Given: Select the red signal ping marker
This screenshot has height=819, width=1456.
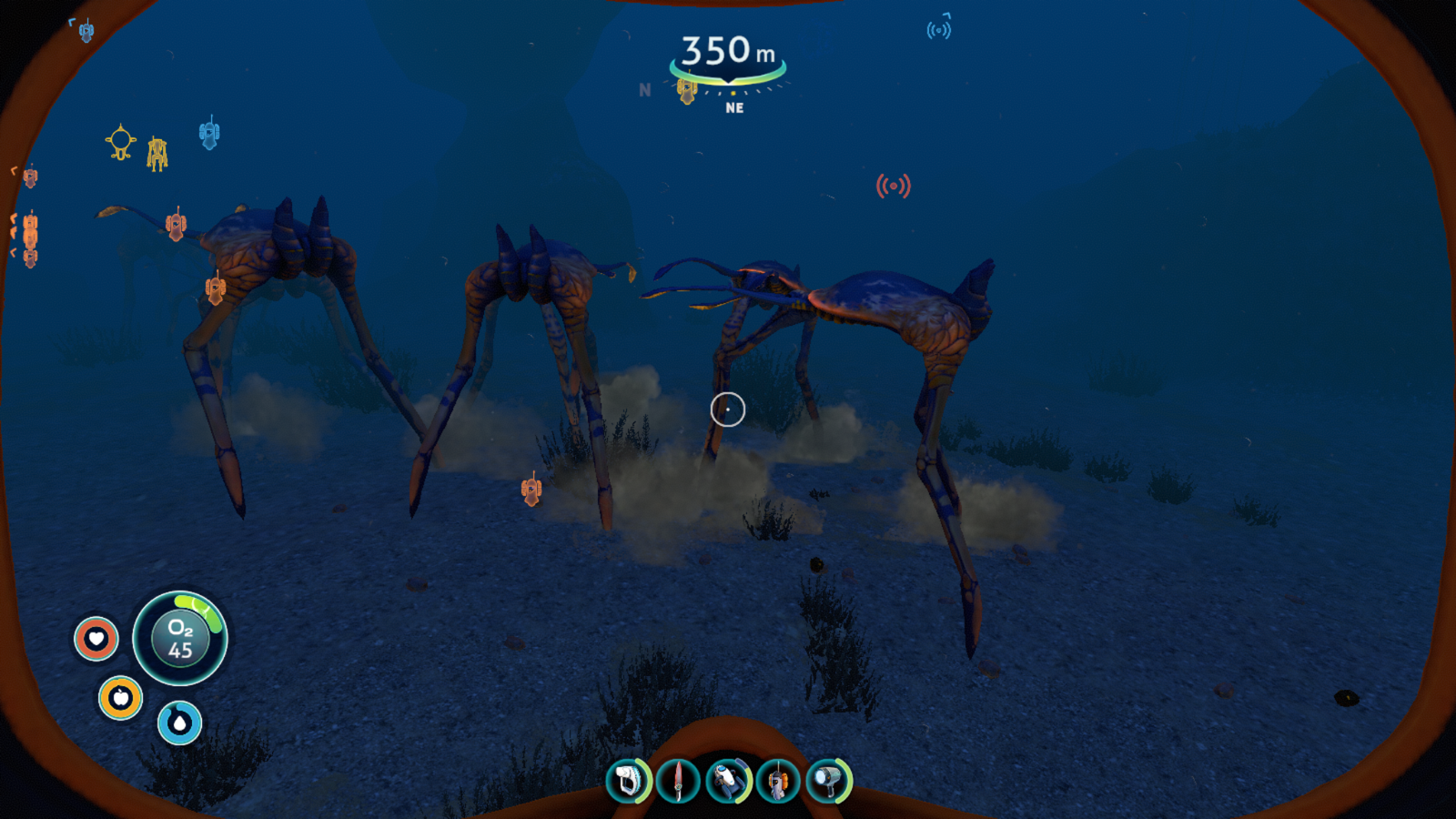Looking at the screenshot, I should (894, 187).
